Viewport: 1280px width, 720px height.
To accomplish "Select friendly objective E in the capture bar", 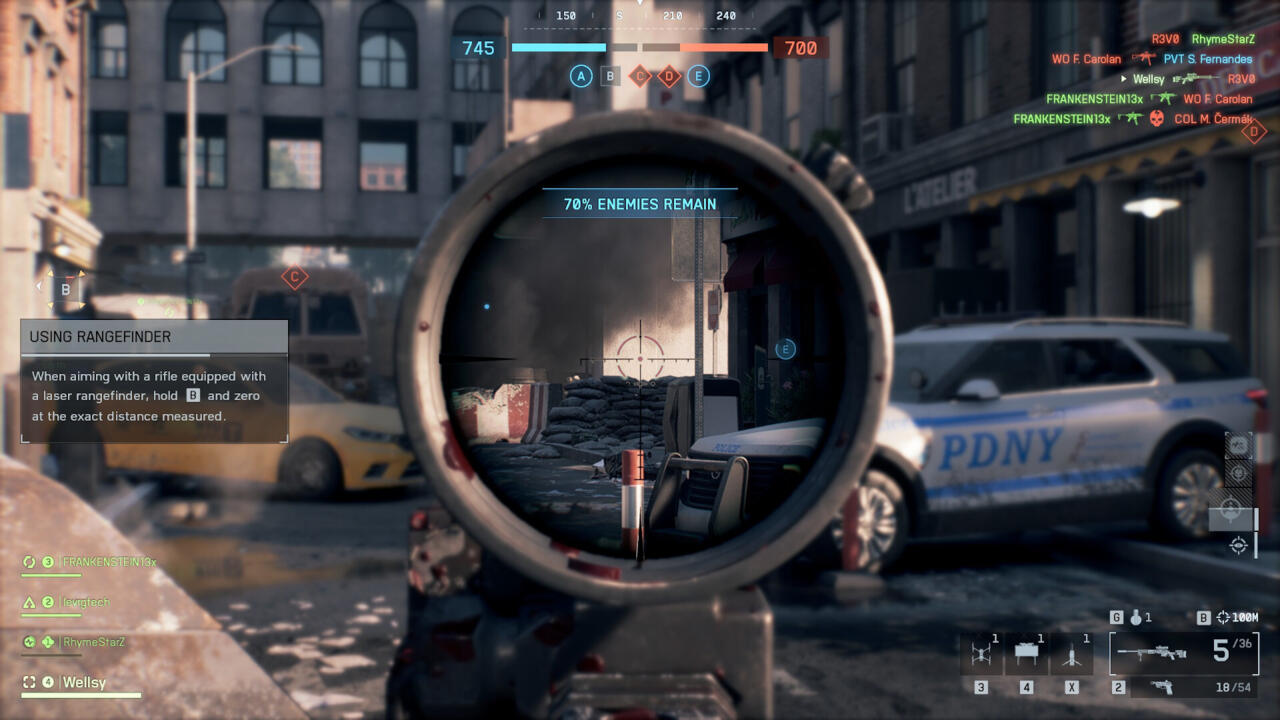I will 698,76.
